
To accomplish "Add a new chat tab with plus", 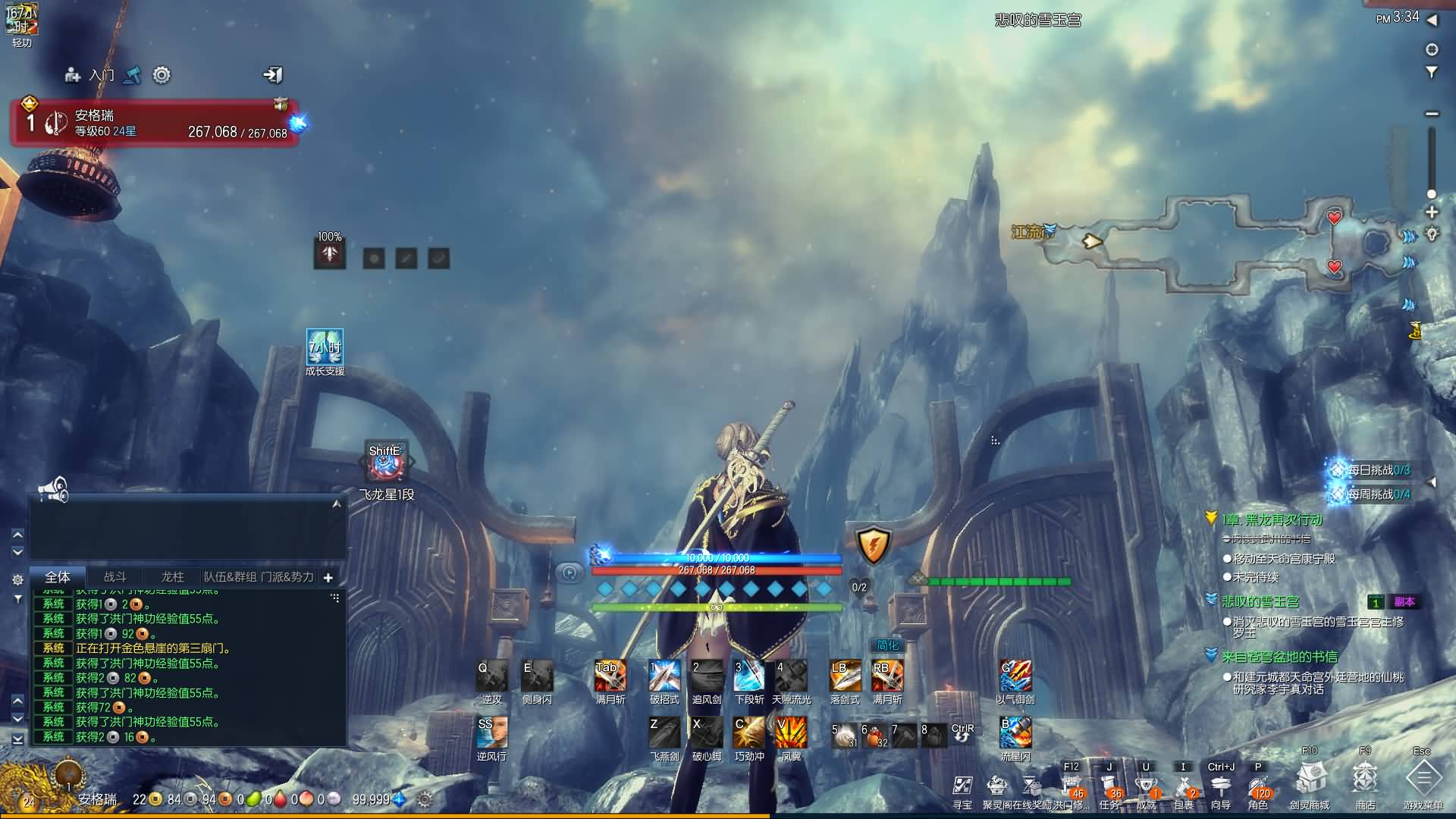I will coord(328,578).
